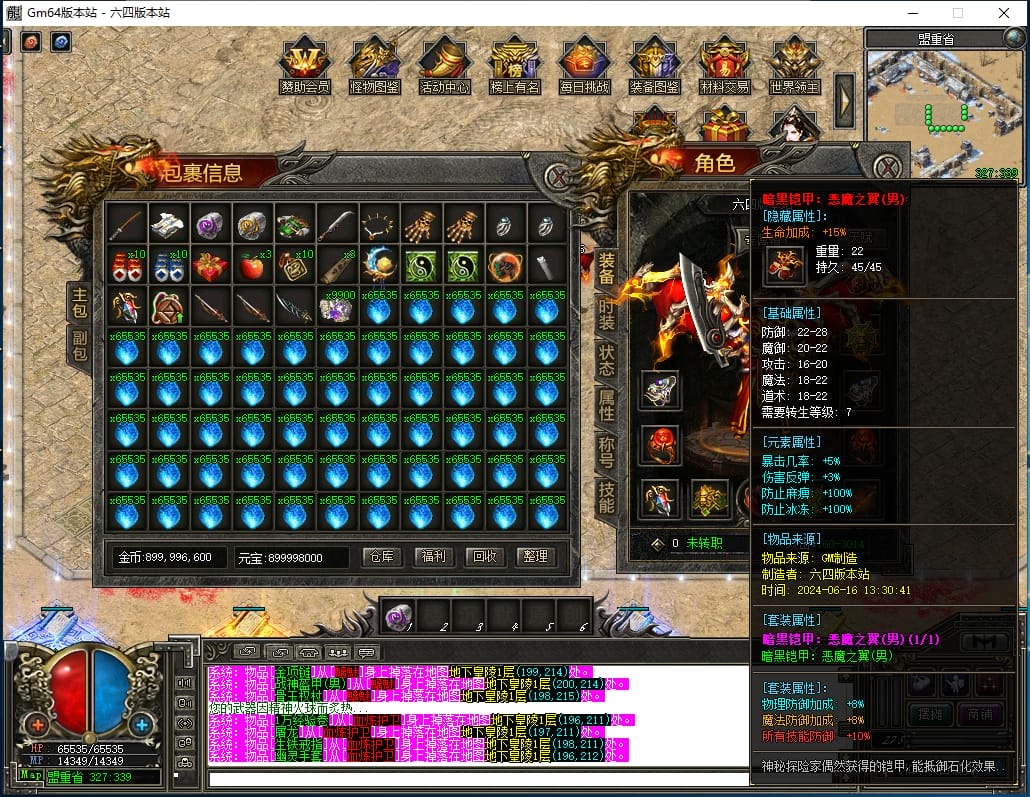Image resolution: width=1030 pixels, height=797 pixels.
Task: Close the 包裹信息 bag window
Action: 559,177
